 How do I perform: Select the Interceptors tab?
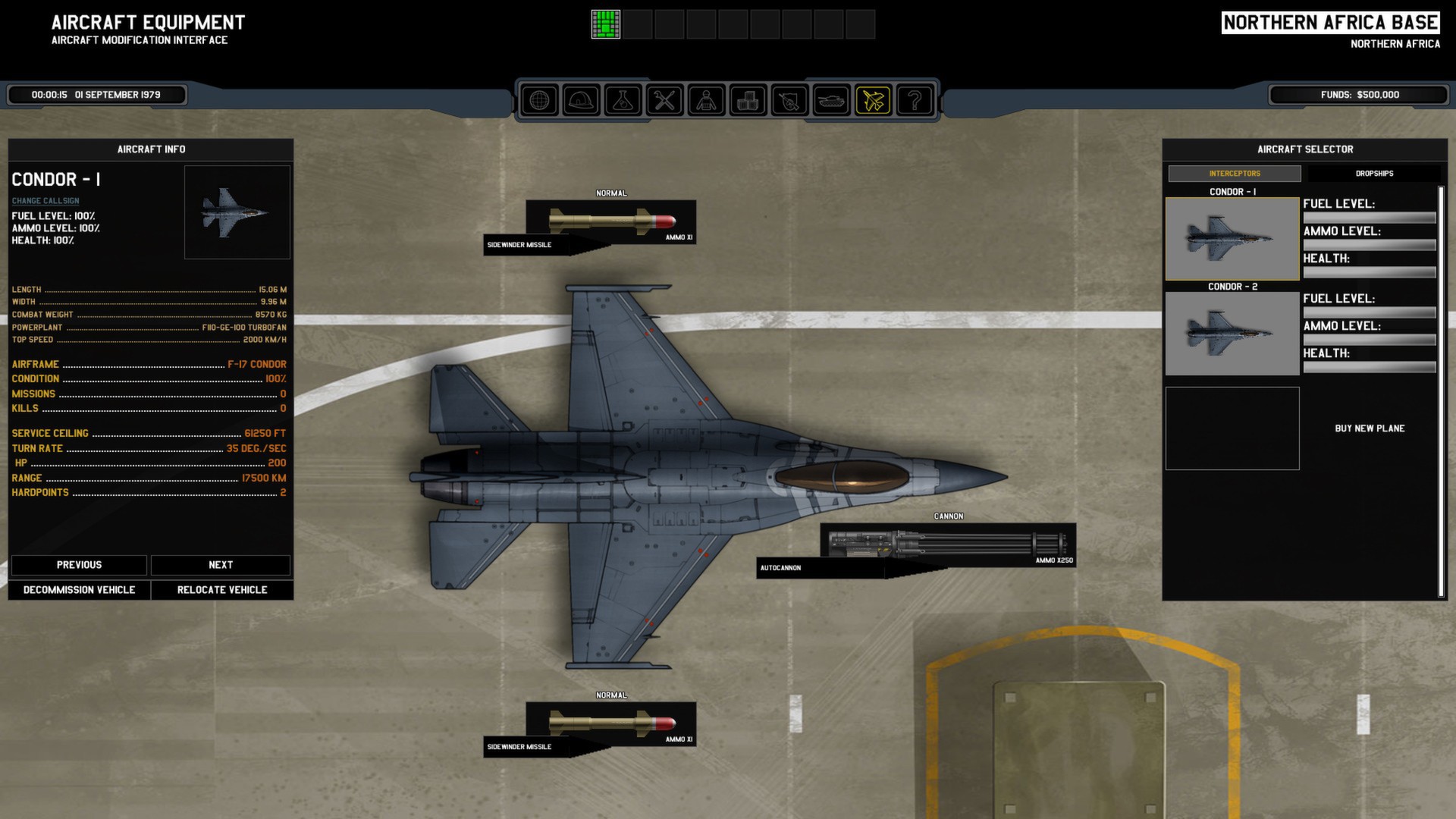pos(1235,174)
